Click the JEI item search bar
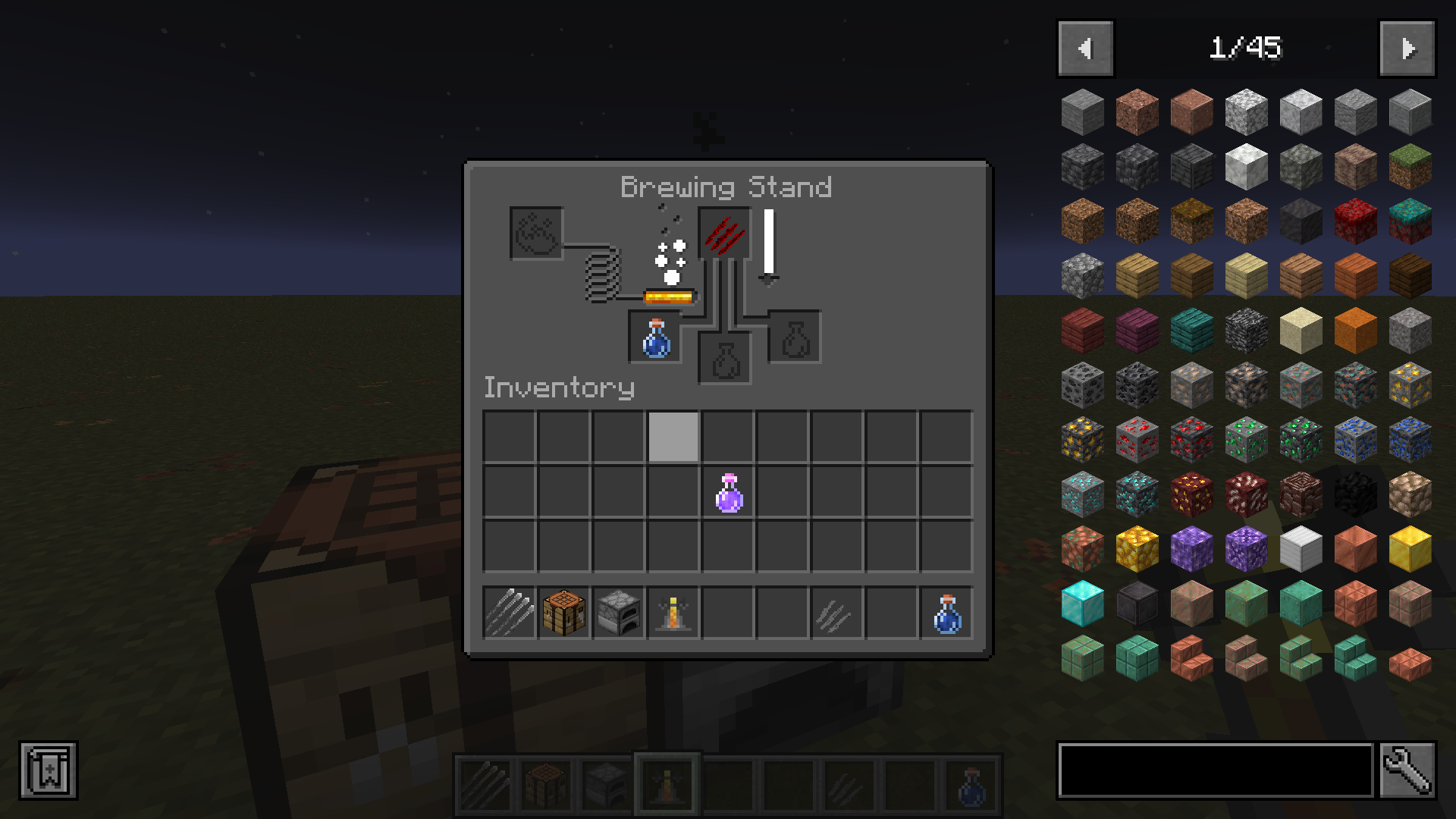Screen dimensions: 1456x819 point(1213,767)
